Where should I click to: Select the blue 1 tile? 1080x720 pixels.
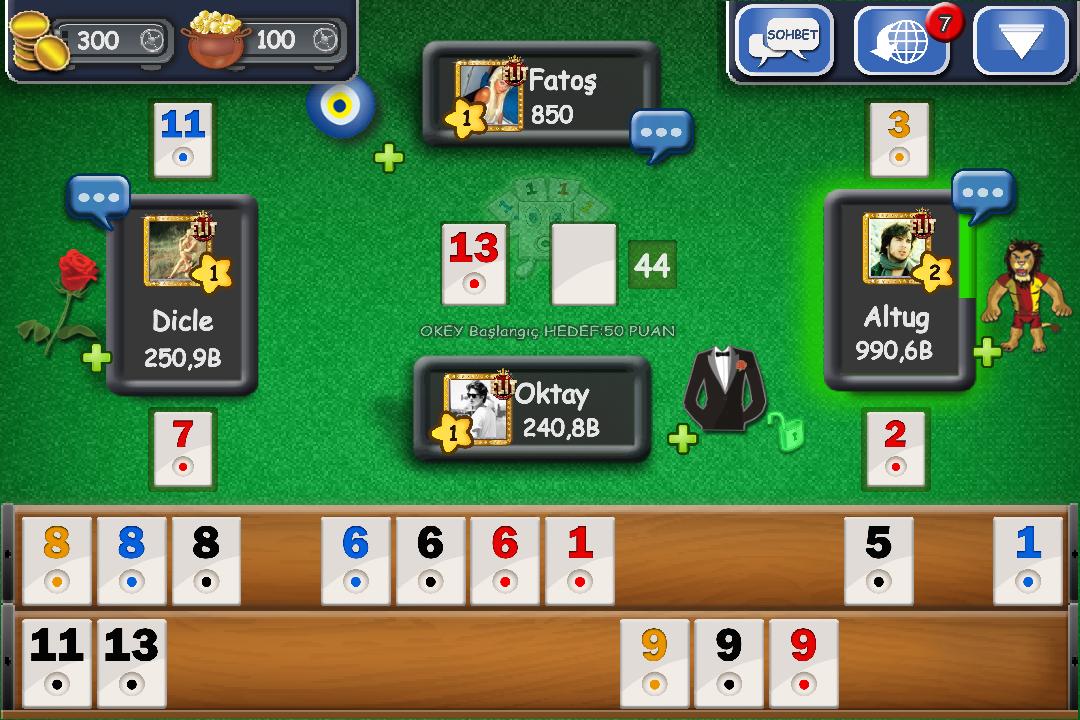[x=1028, y=560]
